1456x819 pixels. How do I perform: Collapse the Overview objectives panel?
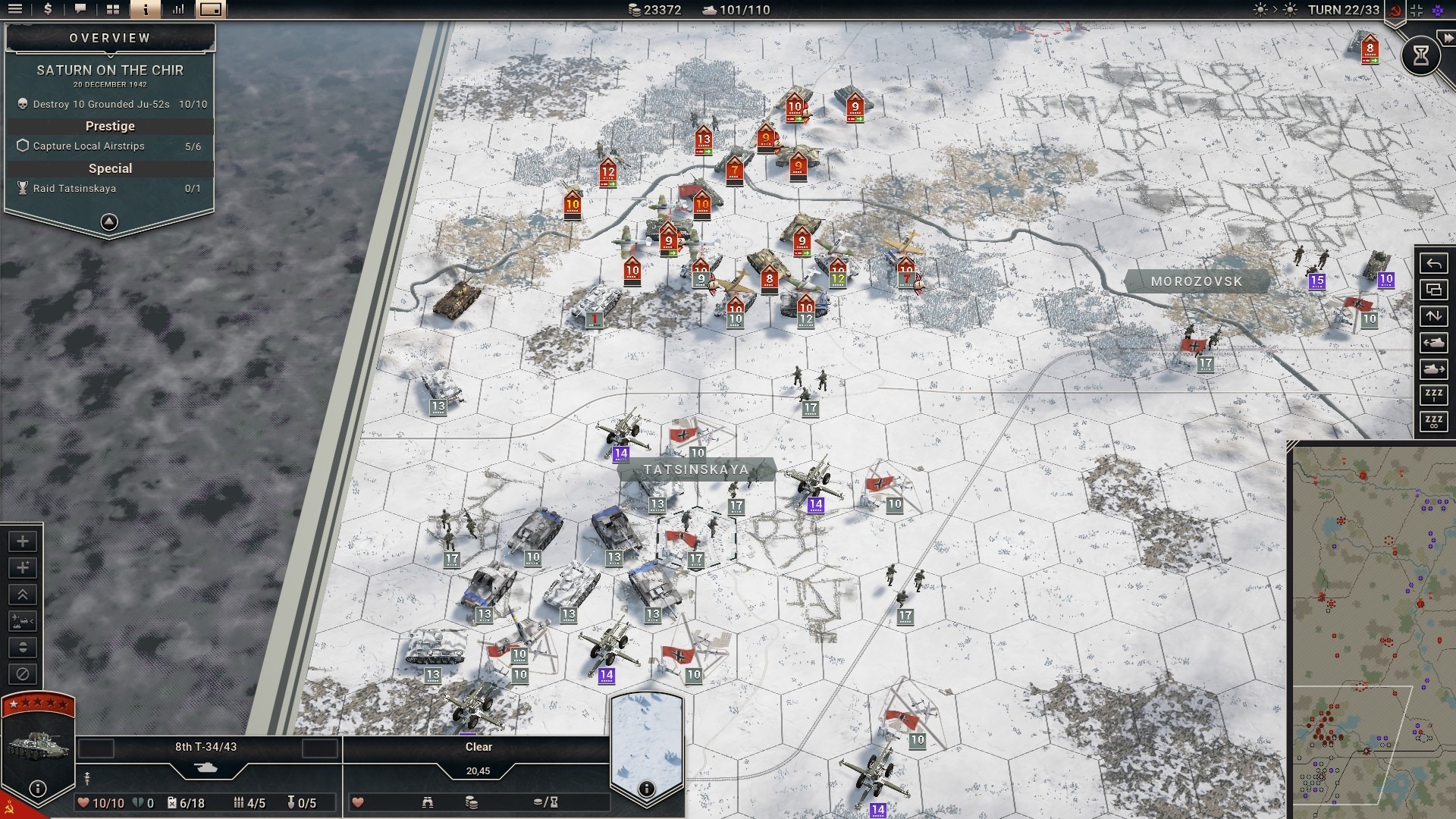tap(109, 222)
